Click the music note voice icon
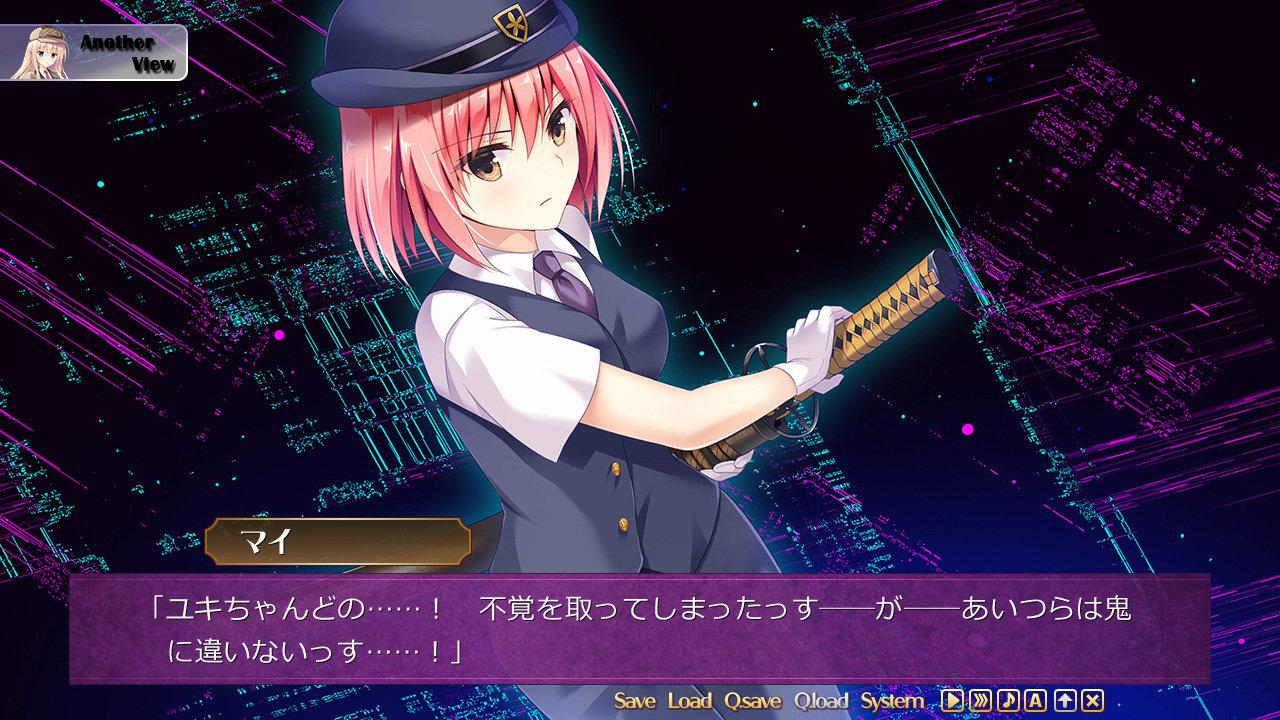 pos(1008,701)
